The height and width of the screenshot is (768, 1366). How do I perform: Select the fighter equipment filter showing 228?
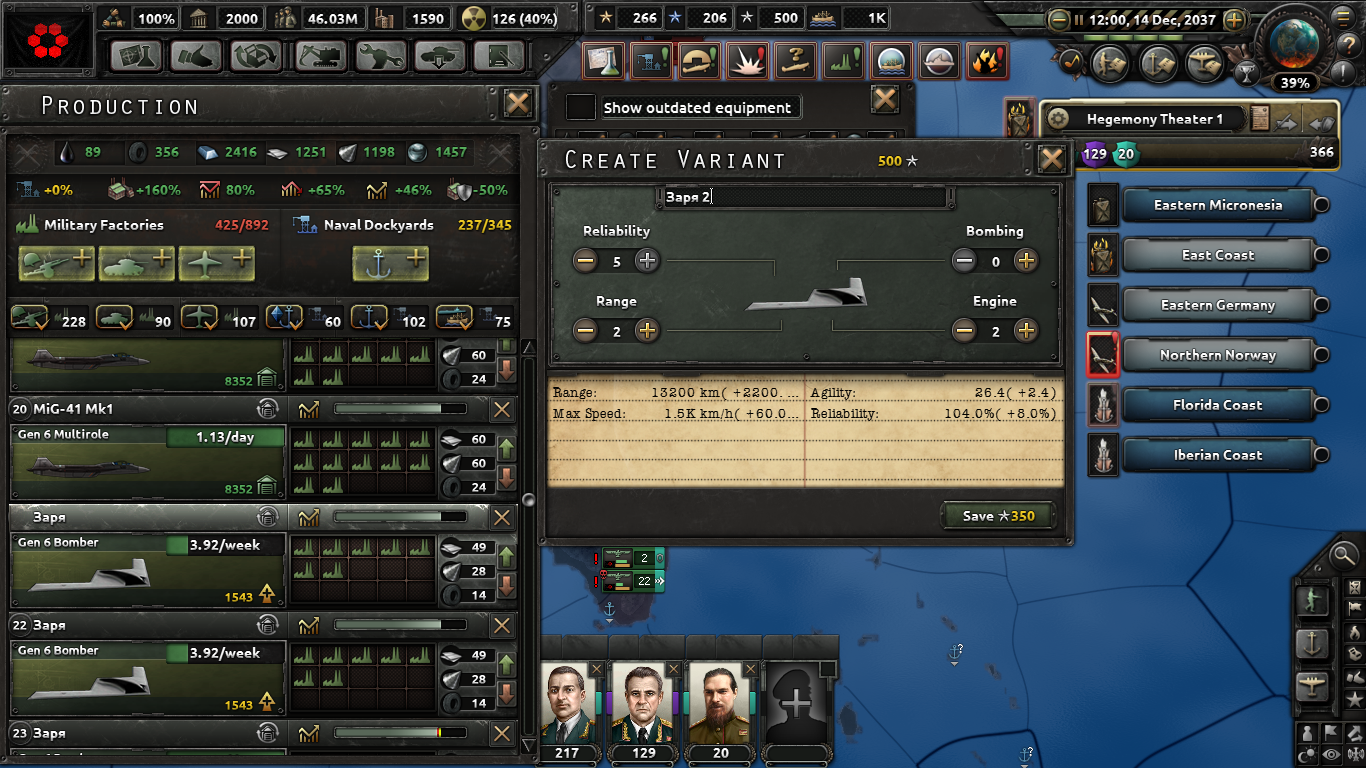30,317
